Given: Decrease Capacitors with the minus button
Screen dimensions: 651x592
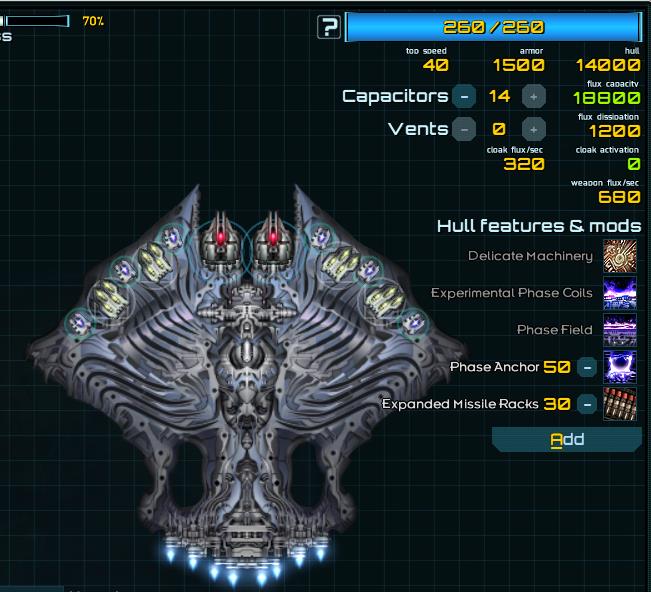Looking at the screenshot, I should click(x=464, y=96).
